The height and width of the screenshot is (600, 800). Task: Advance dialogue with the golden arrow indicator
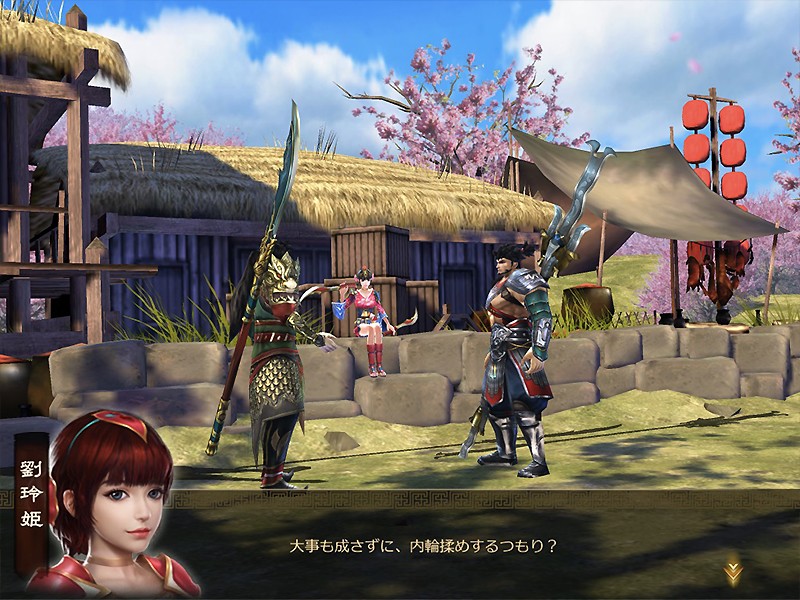[733, 571]
